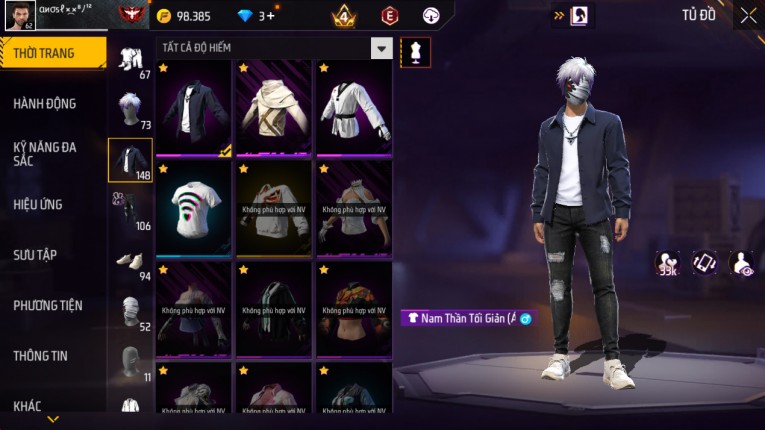765x430 pixels.
Task: Open the HÀNH ĐỘNG category
Action: pos(46,103)
